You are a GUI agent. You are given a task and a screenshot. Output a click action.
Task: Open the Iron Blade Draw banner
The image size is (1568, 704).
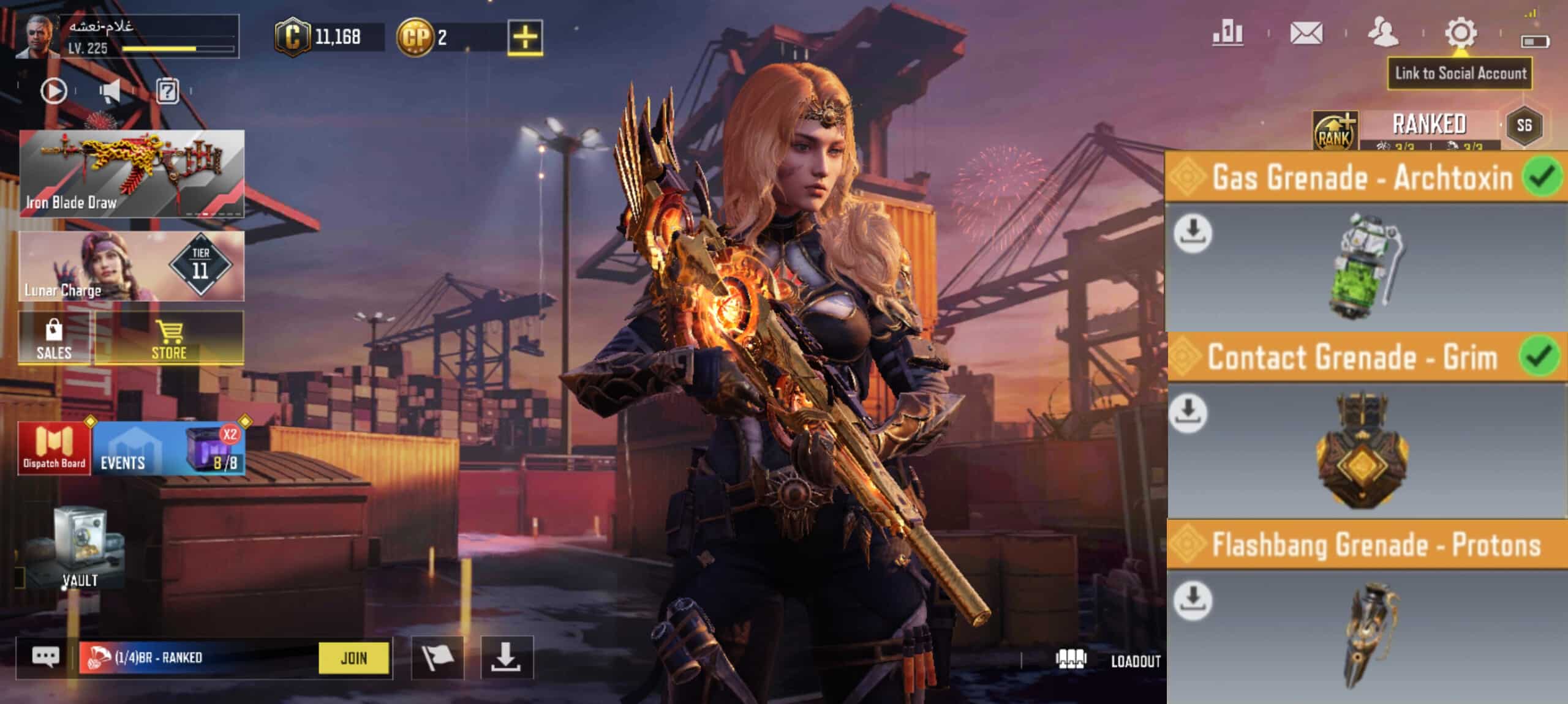click(x=132, y=173)
